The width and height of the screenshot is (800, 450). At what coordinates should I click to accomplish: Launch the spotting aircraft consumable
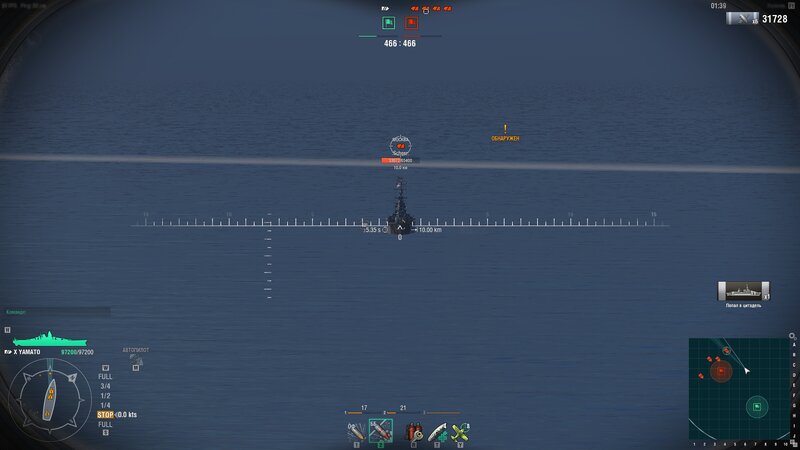[459, 432]
